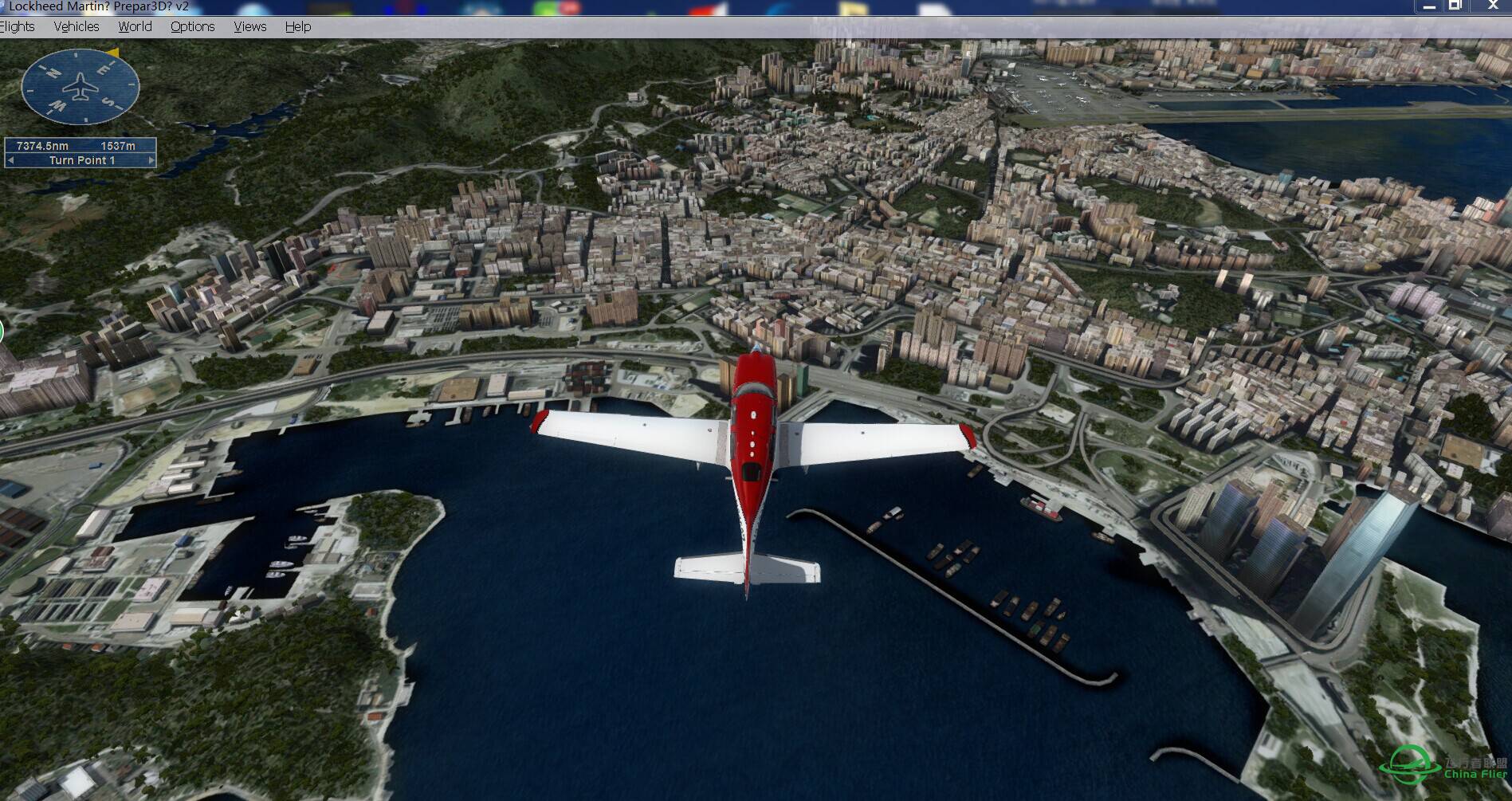Close the Prepar3D window
This screenshot has height=801, width=1512.
point(1492,6)
